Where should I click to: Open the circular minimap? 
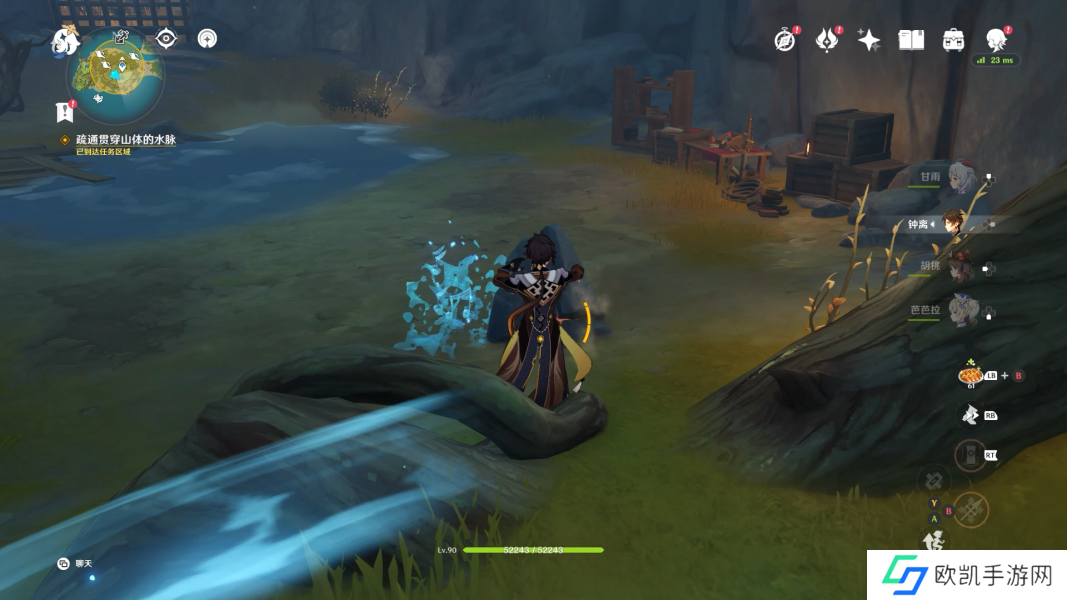pyautogui.click(x=115, y=72)
